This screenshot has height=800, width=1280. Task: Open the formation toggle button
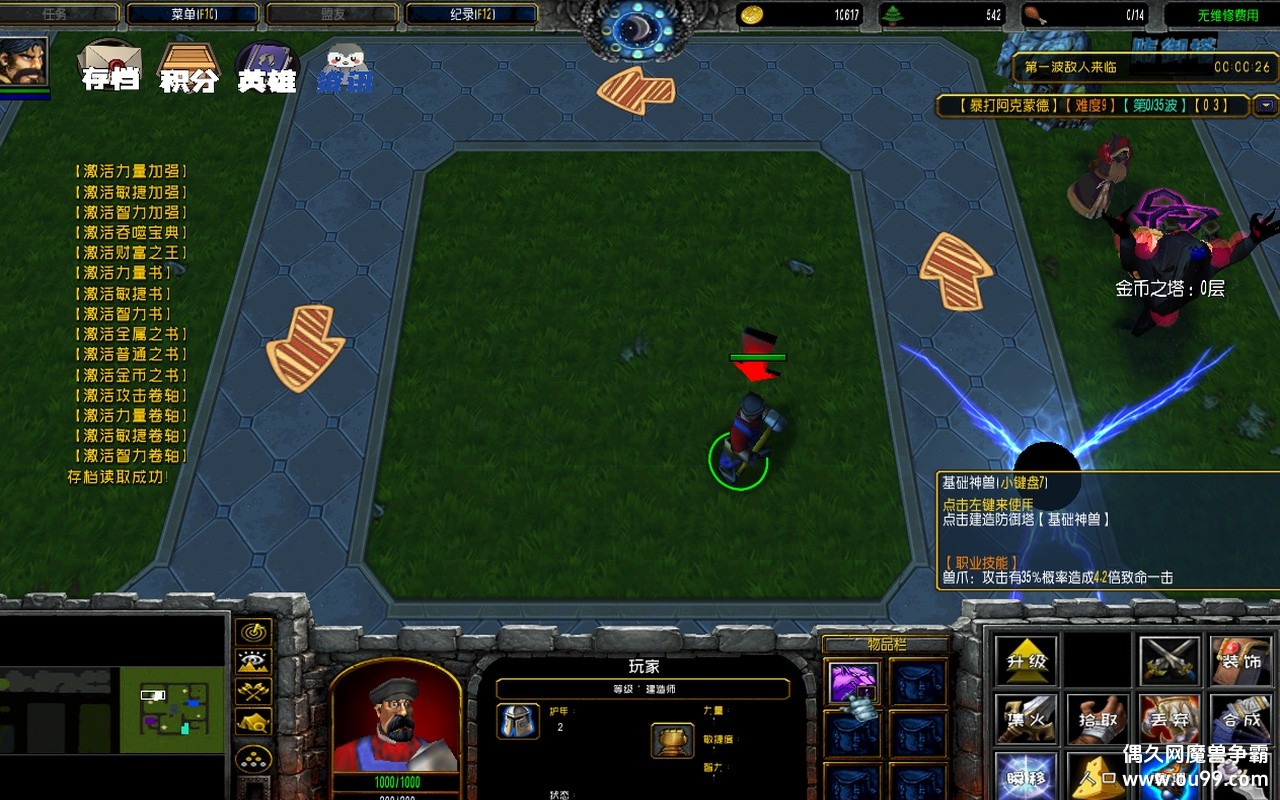click(x=254, y=758)
